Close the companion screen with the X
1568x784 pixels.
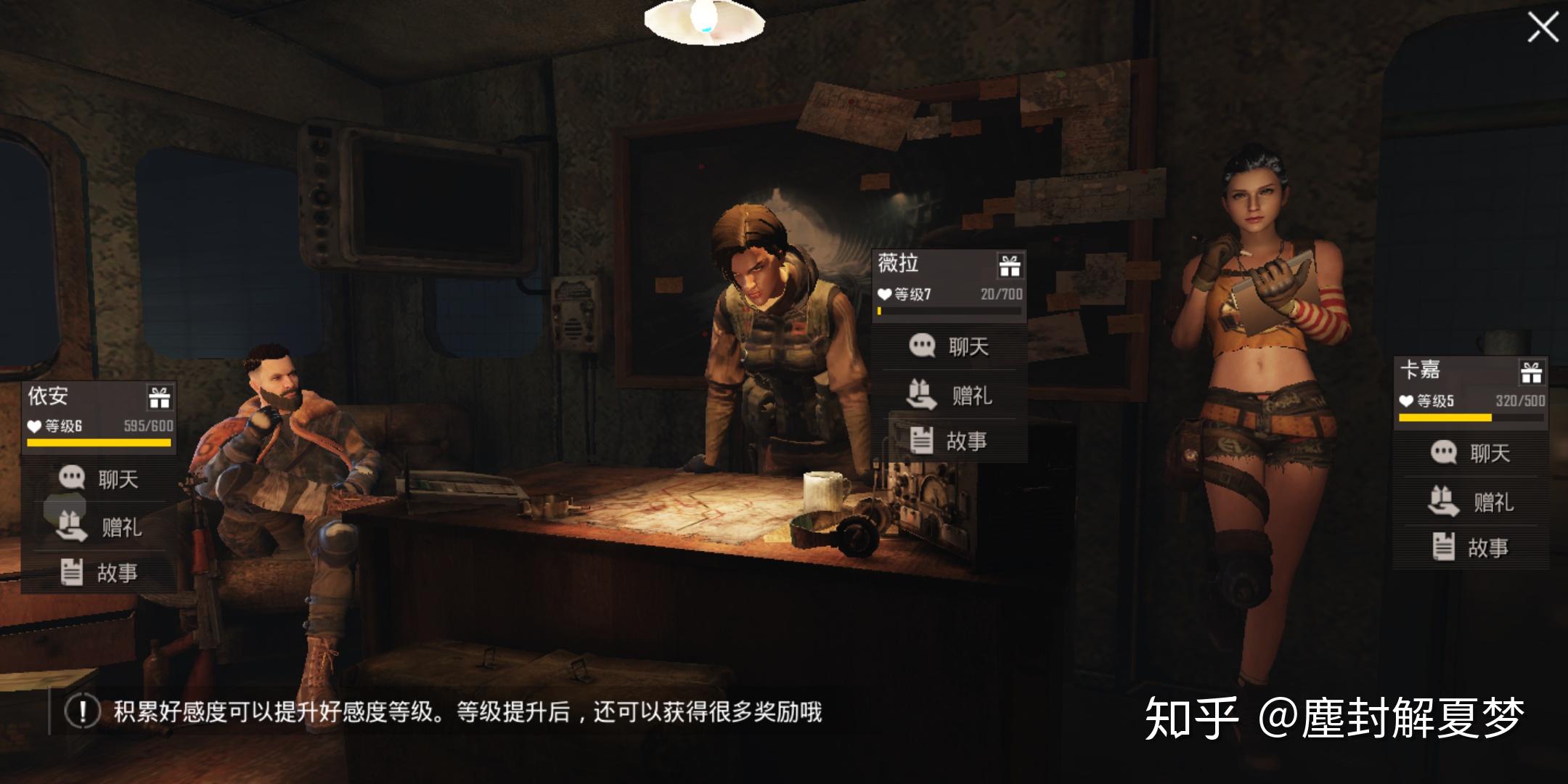[1542, 28]
